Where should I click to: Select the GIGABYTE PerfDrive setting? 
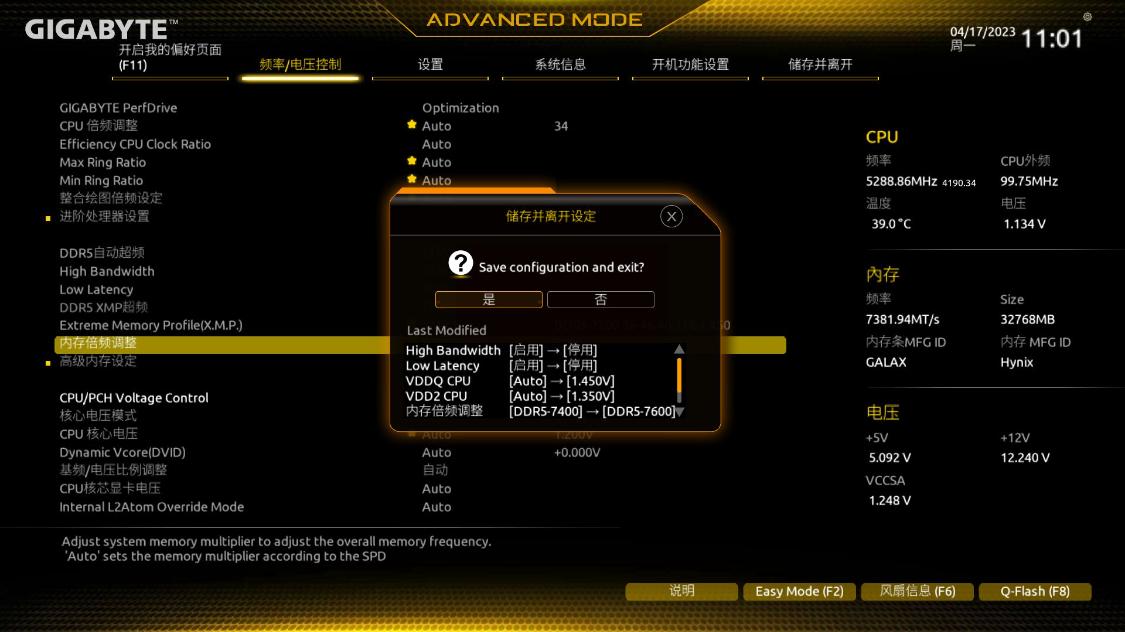click(118, 108)
